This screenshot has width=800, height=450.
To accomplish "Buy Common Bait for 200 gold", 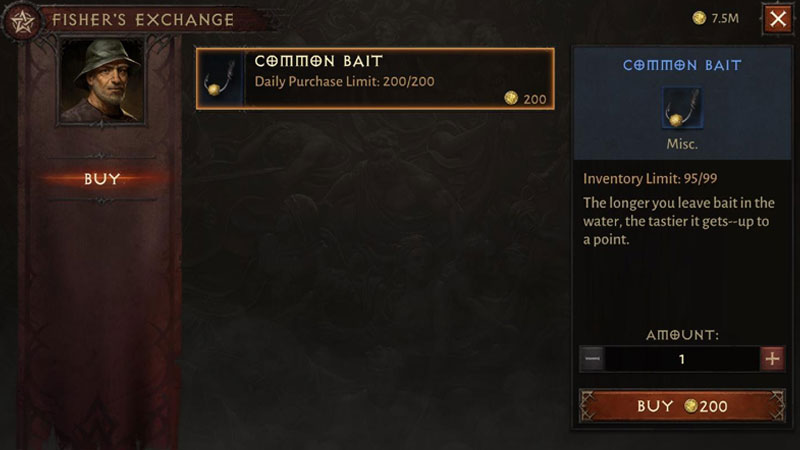I will click(x=682, y=406).
